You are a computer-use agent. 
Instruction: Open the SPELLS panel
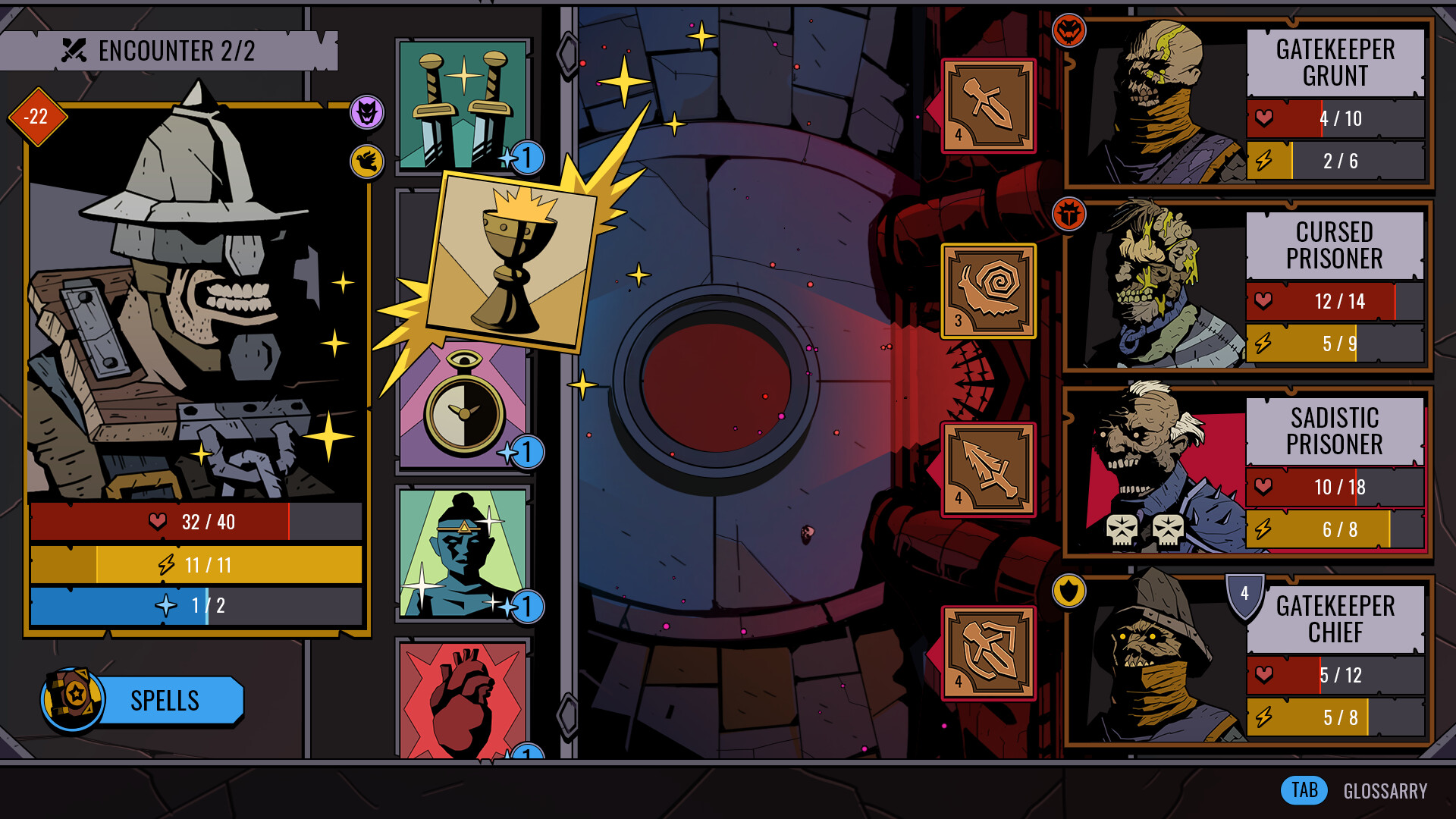click(x=164, y=700)
